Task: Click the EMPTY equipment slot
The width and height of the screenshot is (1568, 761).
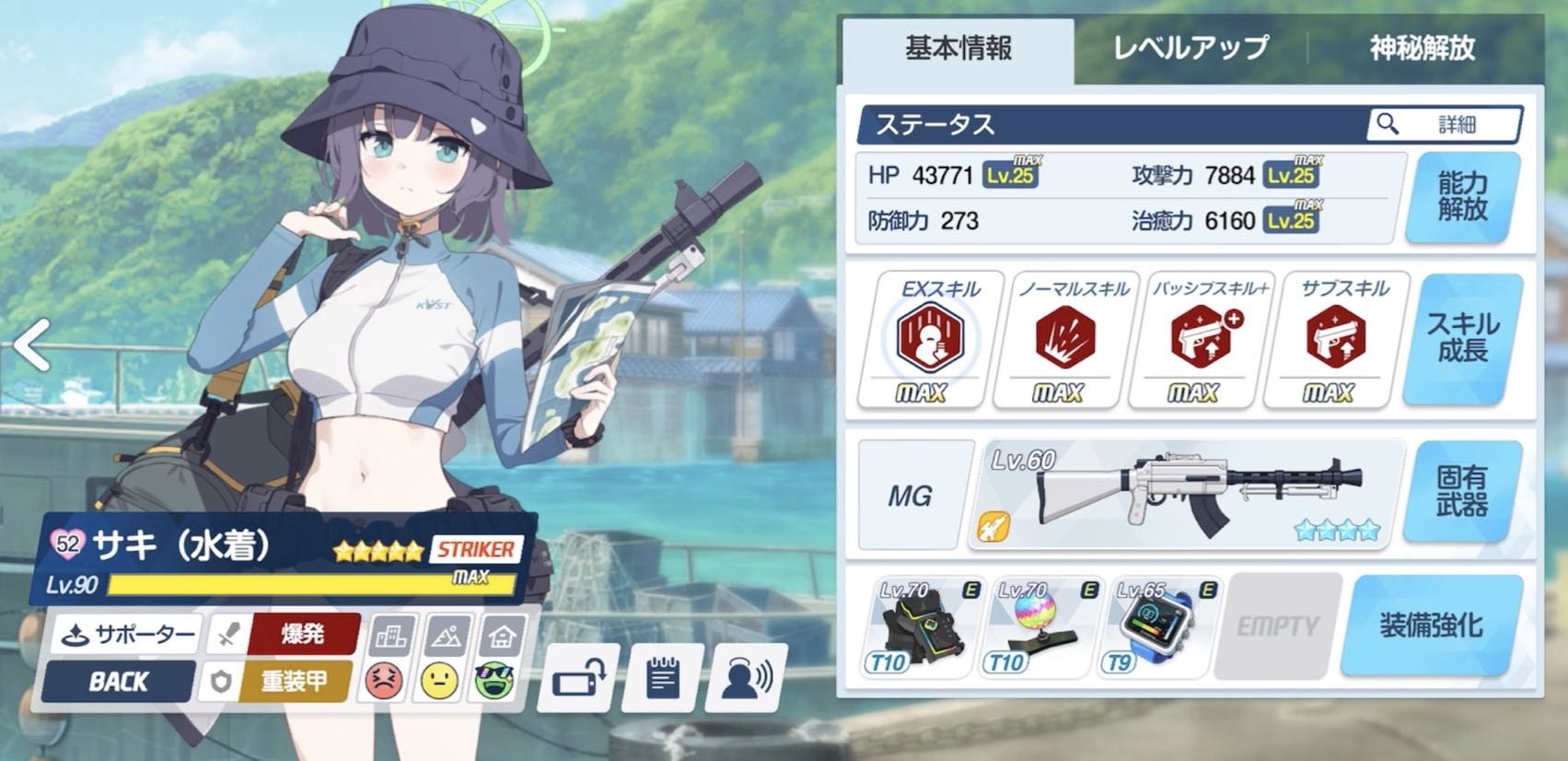Action: tap(1277, 626)
